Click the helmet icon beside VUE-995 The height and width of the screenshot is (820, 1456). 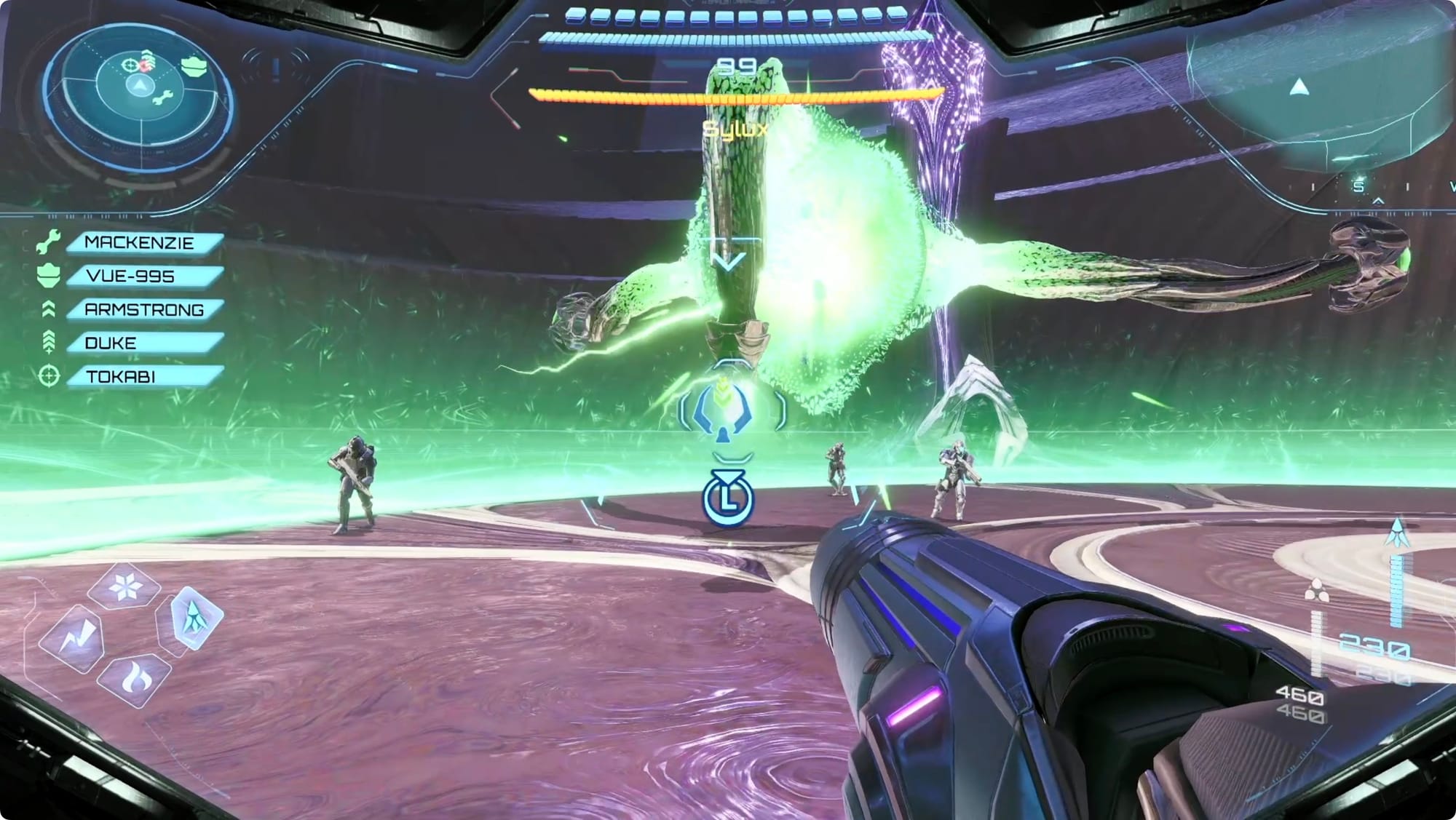49,276
